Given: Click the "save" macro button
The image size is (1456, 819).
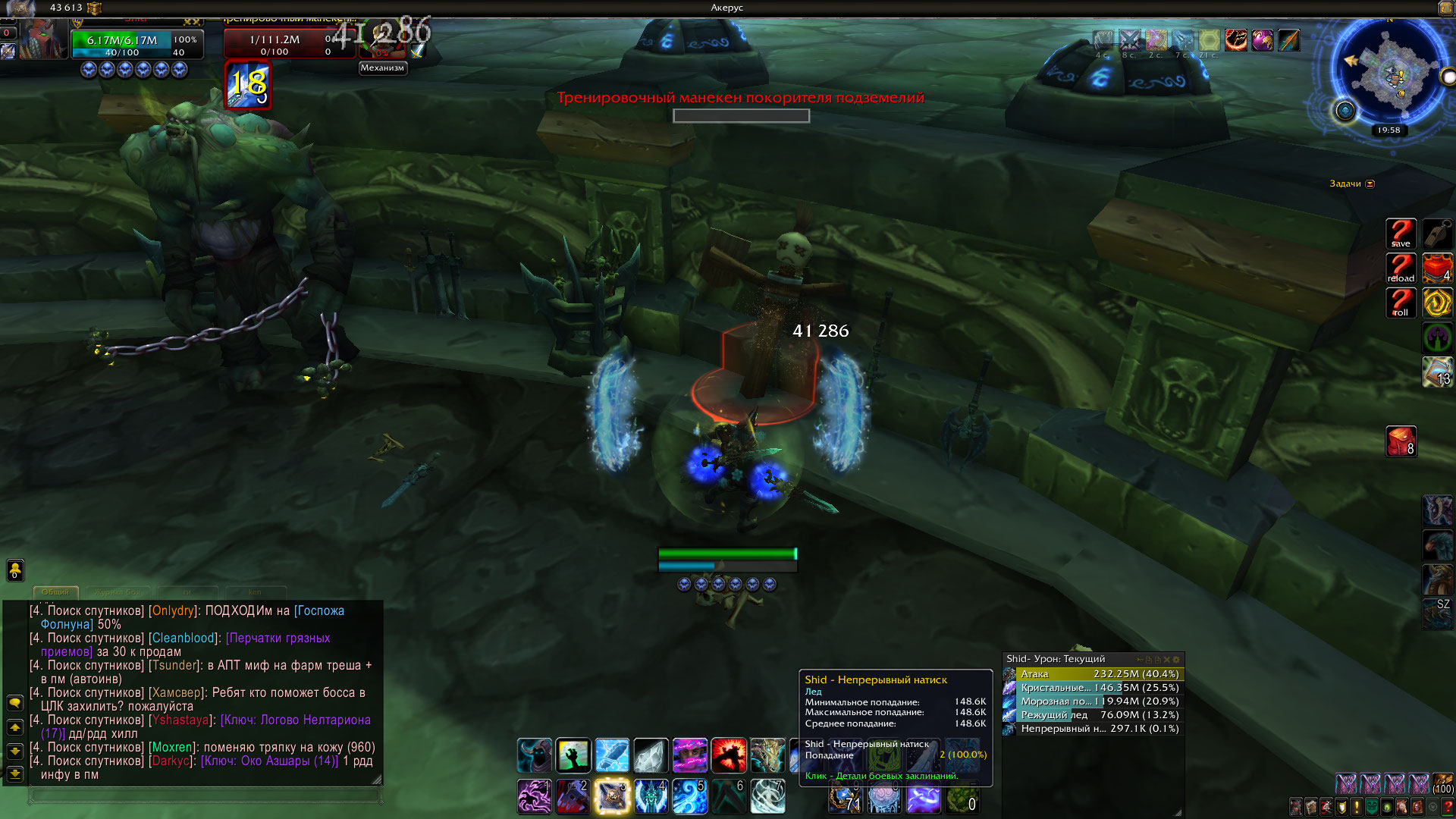Looking at the screenshot, I should pos(1400,233).
